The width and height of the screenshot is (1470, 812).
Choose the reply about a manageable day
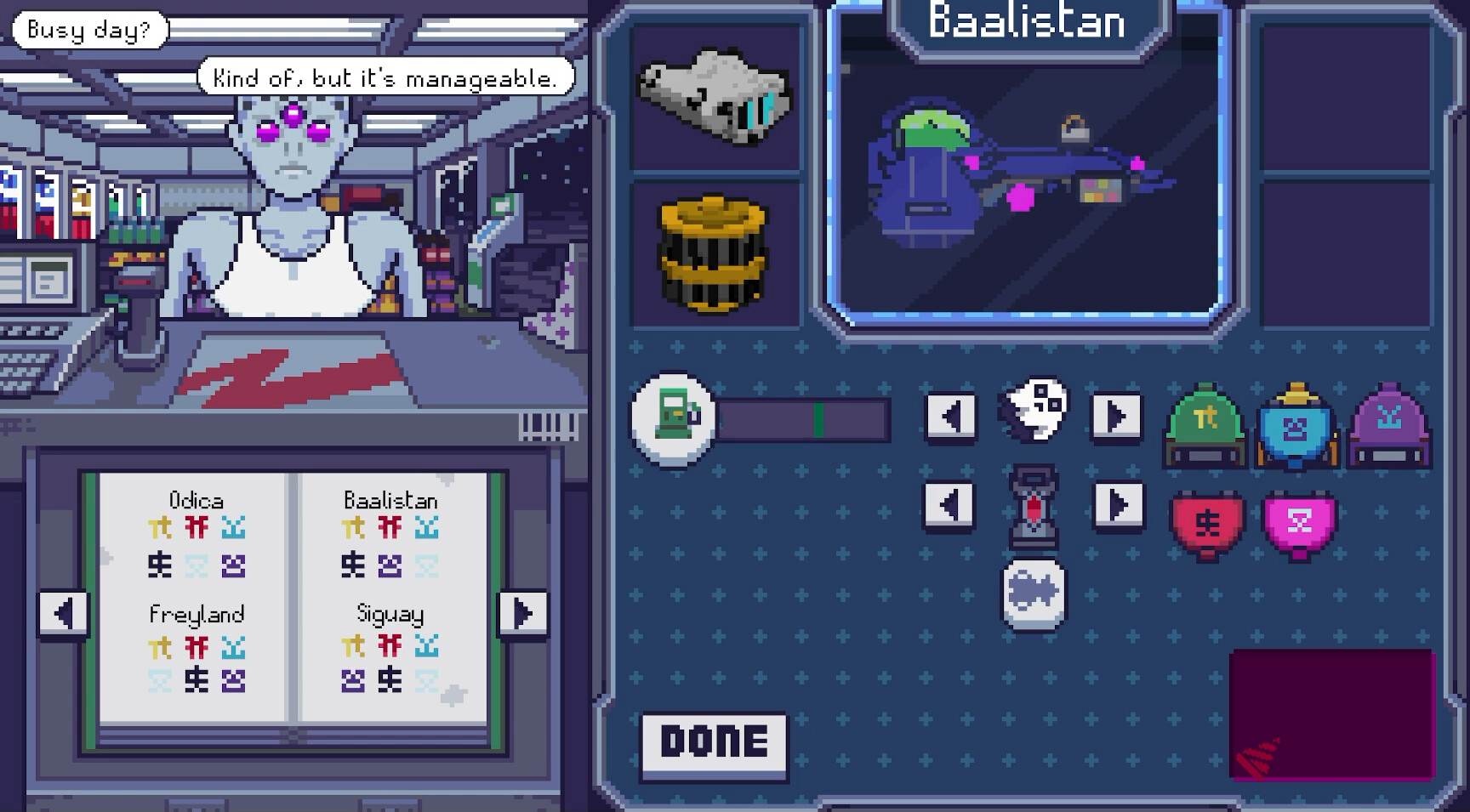coord(385,77)
